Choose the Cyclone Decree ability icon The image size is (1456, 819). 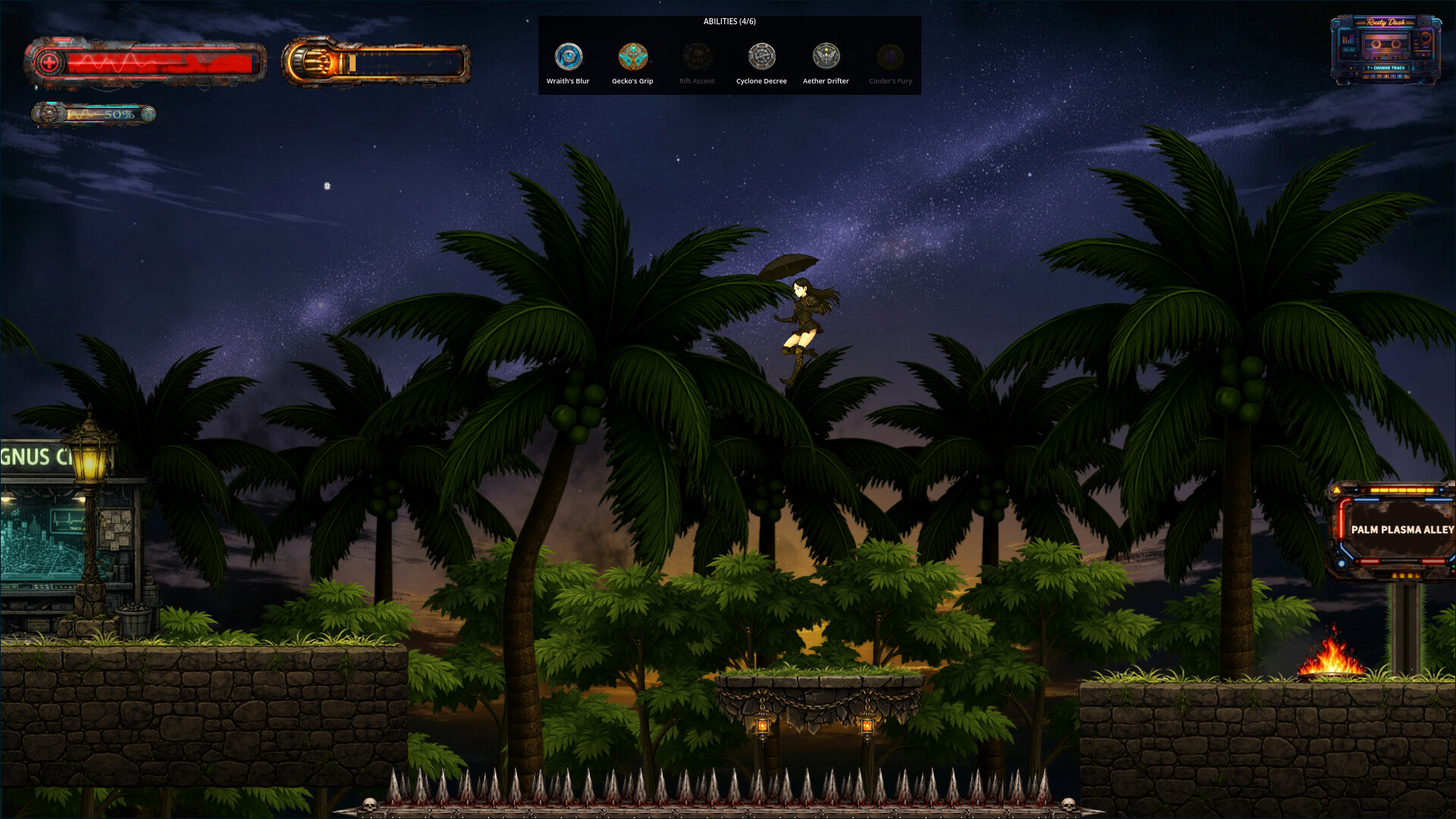(x=761, y=57)
